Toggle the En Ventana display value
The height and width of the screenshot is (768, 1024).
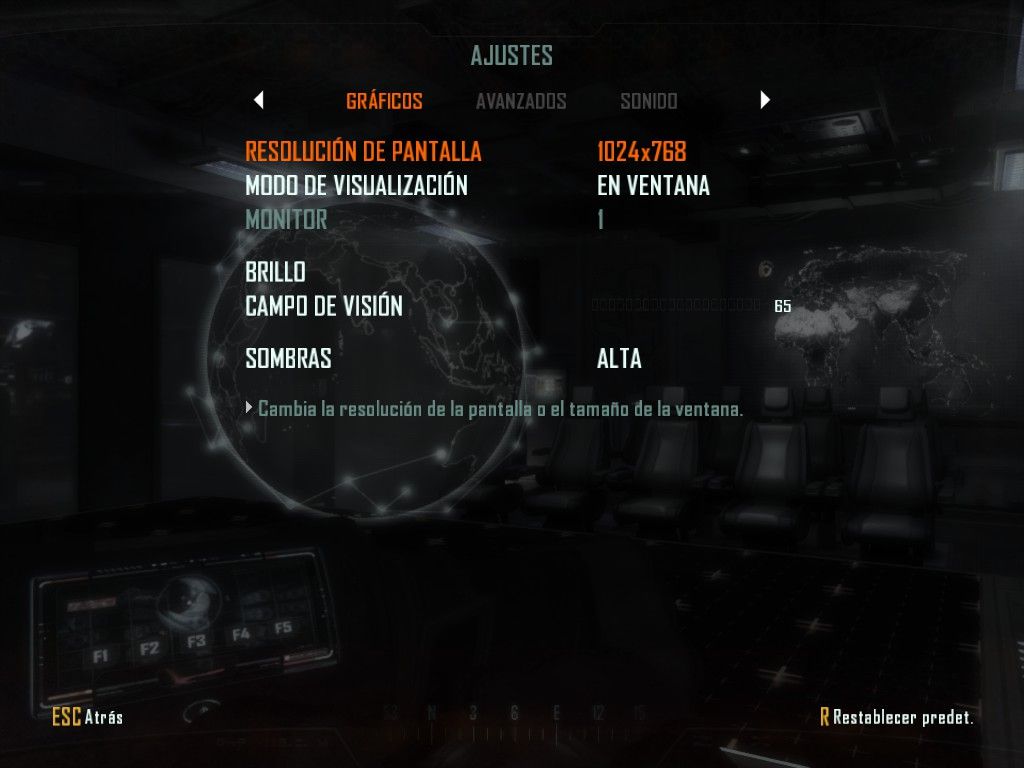(653, 185)
